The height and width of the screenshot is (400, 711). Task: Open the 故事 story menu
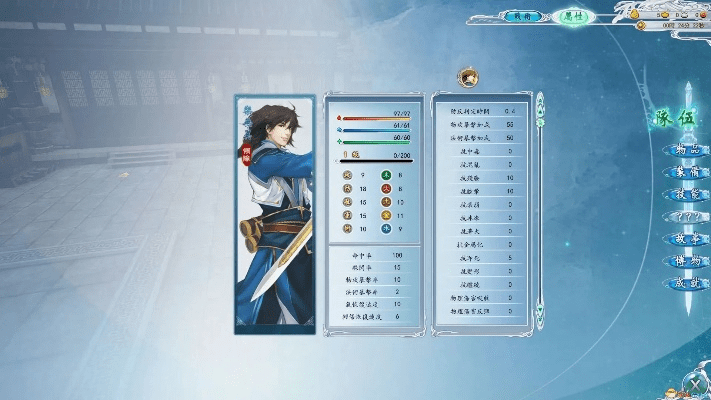tap(685, 240)
